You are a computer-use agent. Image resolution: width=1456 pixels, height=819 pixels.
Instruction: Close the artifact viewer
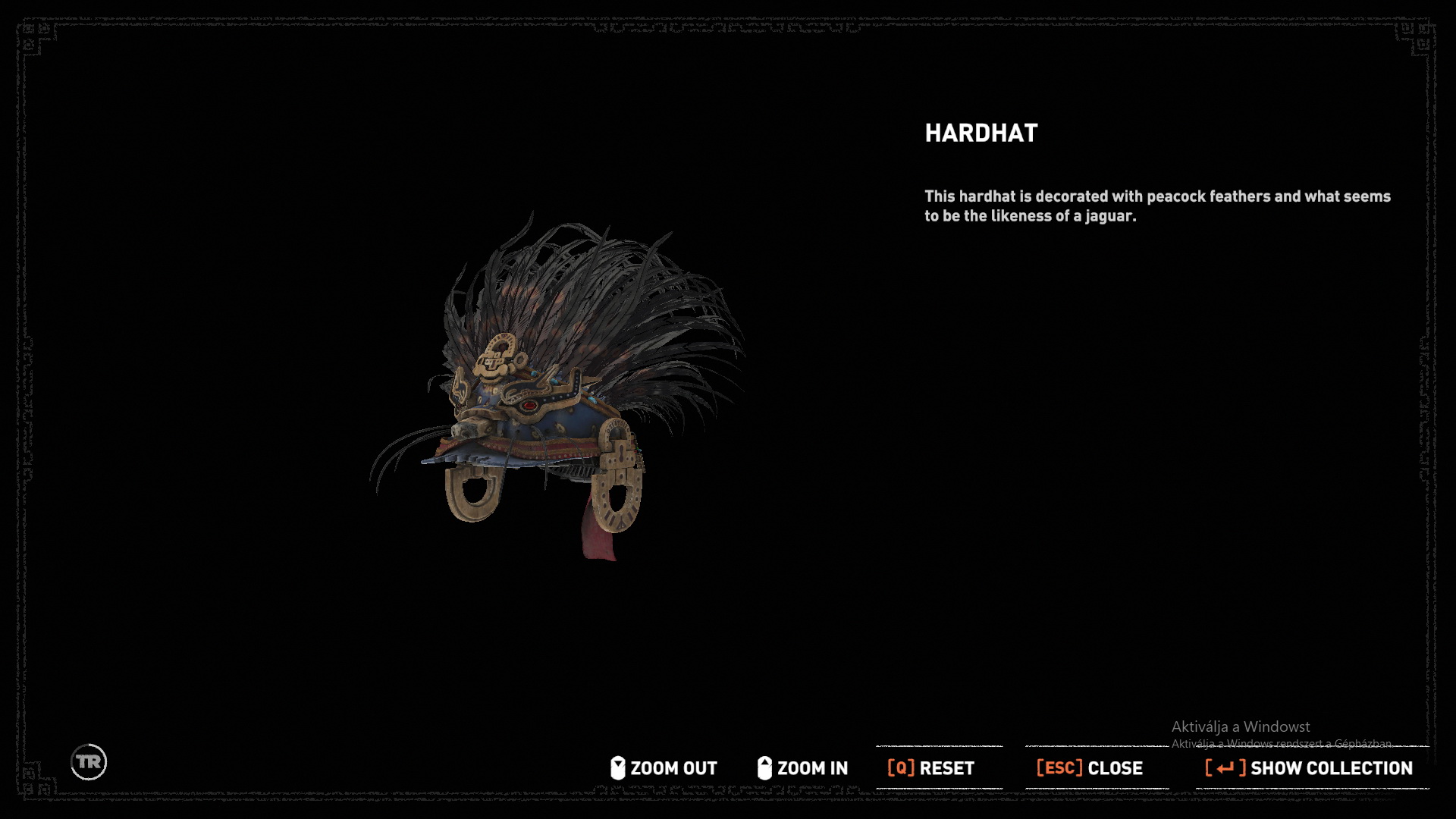(x=1089, y=768)
